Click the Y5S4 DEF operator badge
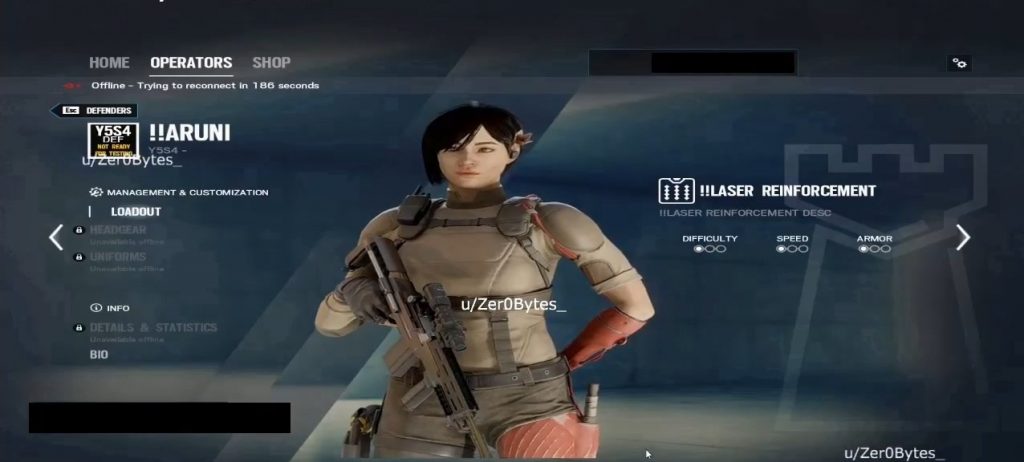Viewport: 1024px width, 462px height. [115, 140]
